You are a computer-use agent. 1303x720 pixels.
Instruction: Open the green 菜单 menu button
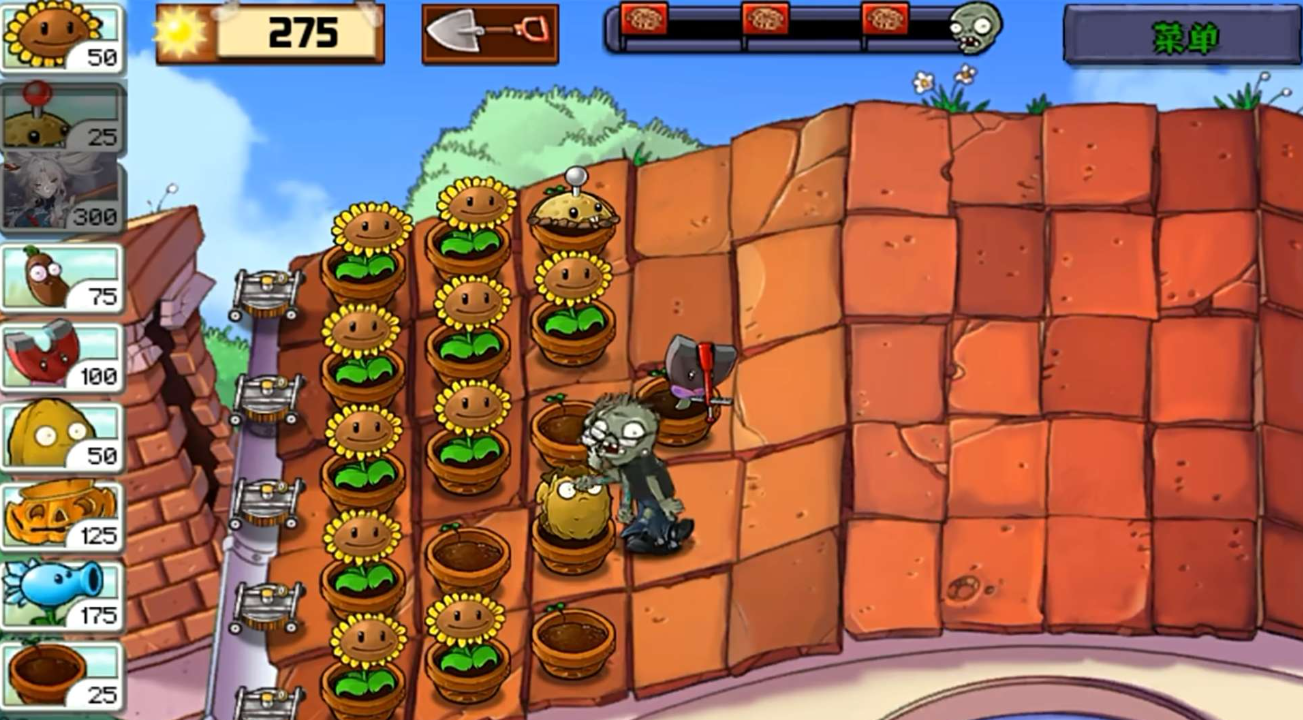pyautogui.click(x=1183, y=36)
